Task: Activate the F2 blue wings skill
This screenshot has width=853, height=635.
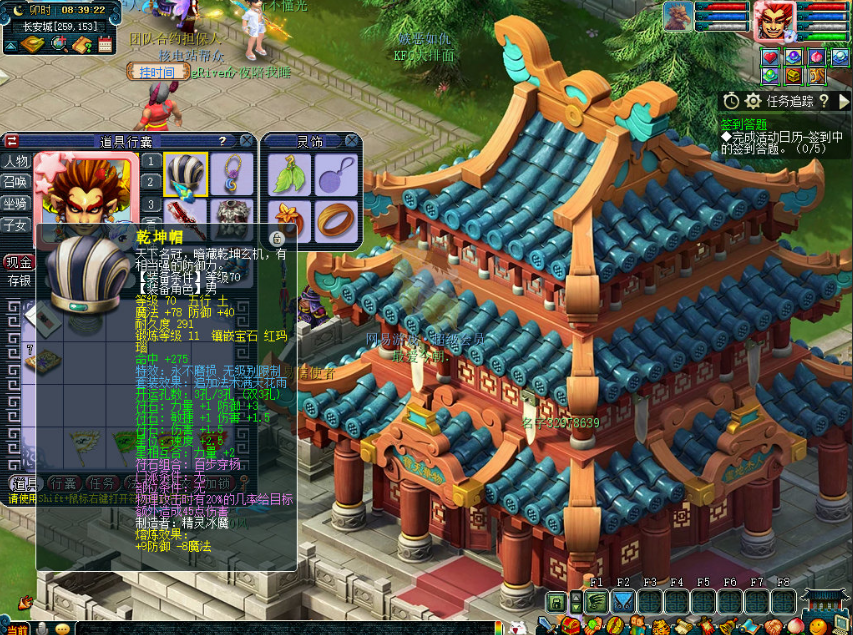Action: click(624, 602)
